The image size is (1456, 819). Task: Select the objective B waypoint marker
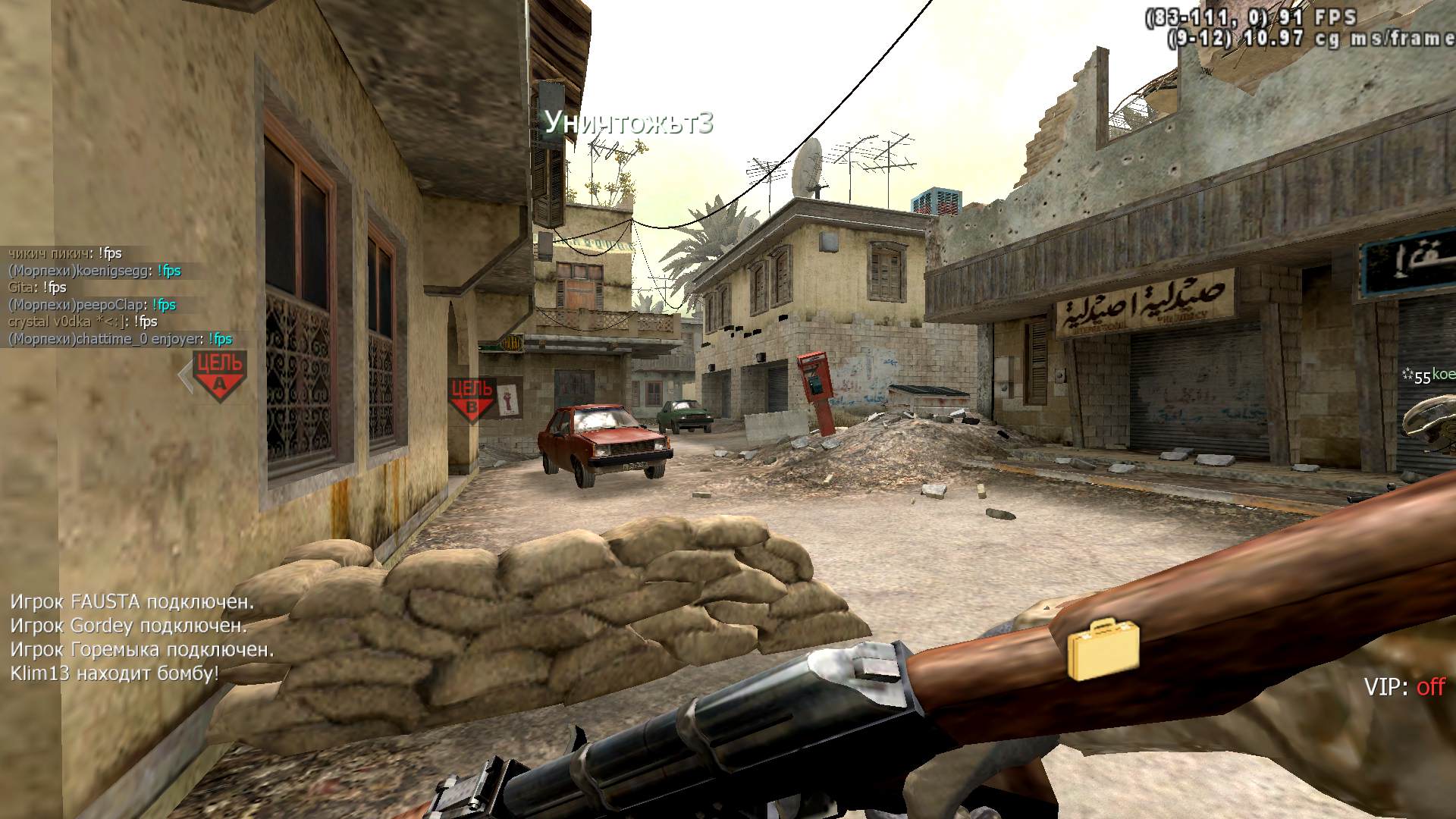[472, 399]
